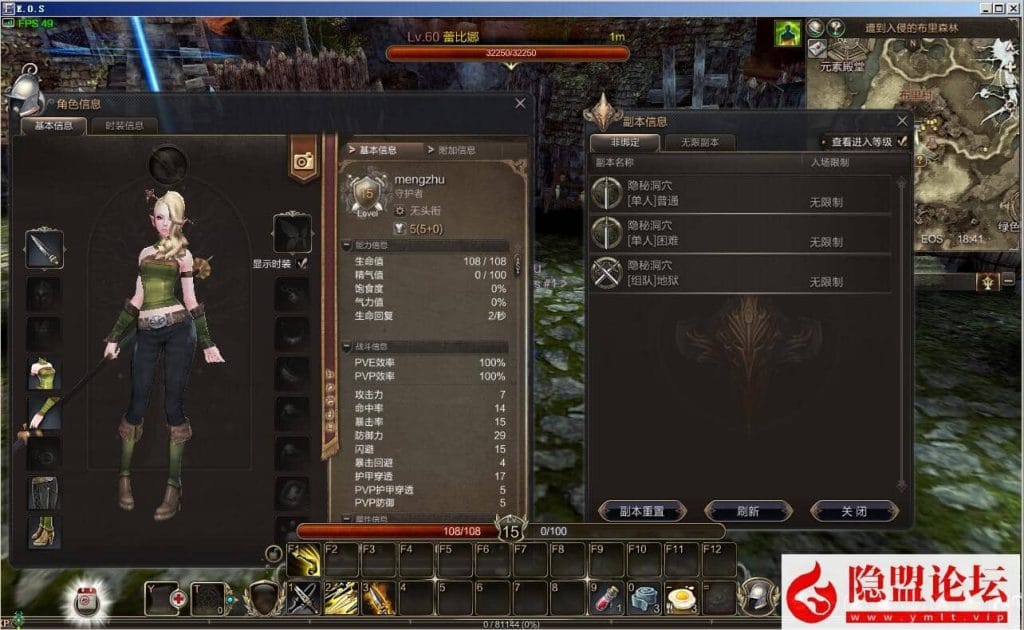
Task: Select the green top armor slot
Action: coord(44,374)
